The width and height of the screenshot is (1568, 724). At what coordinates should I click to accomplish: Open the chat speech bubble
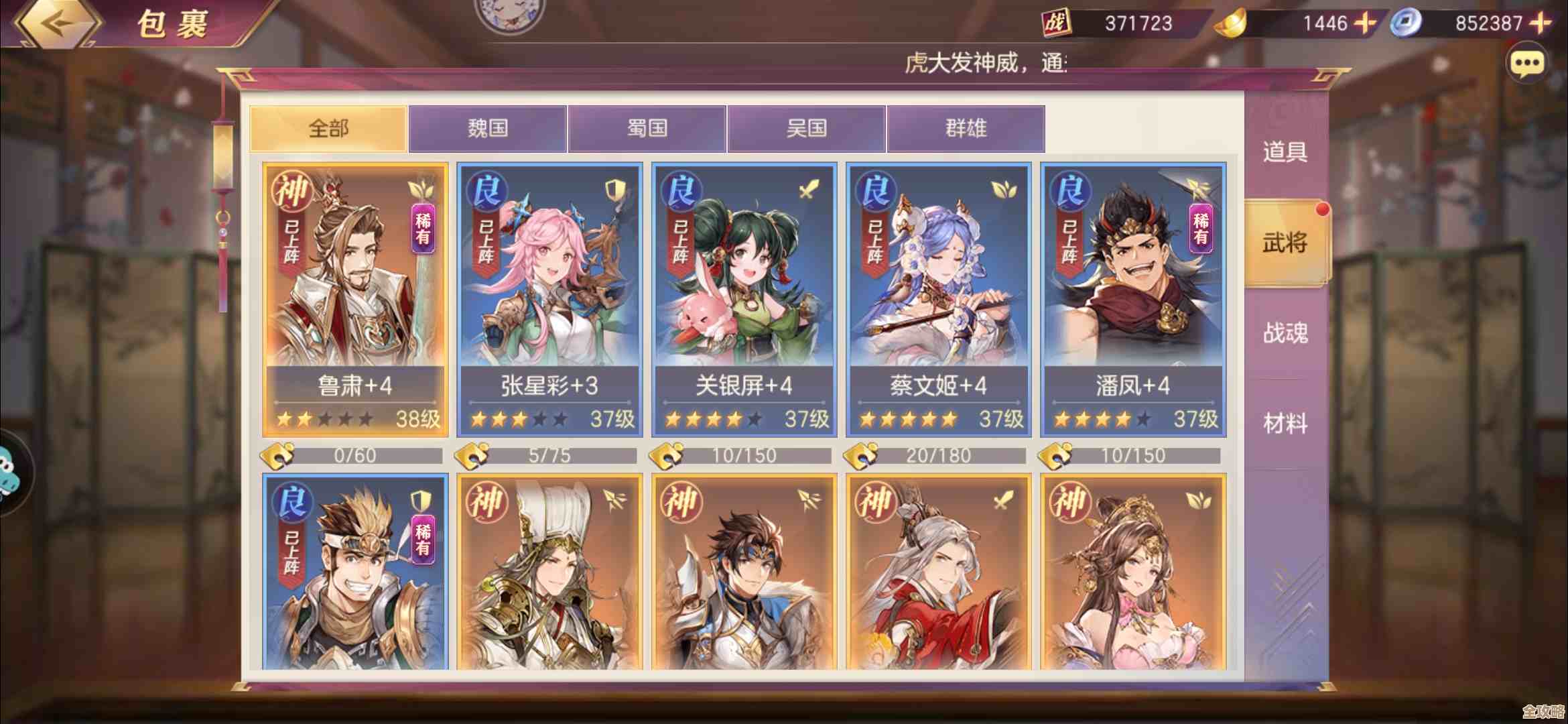[1527, 64]
